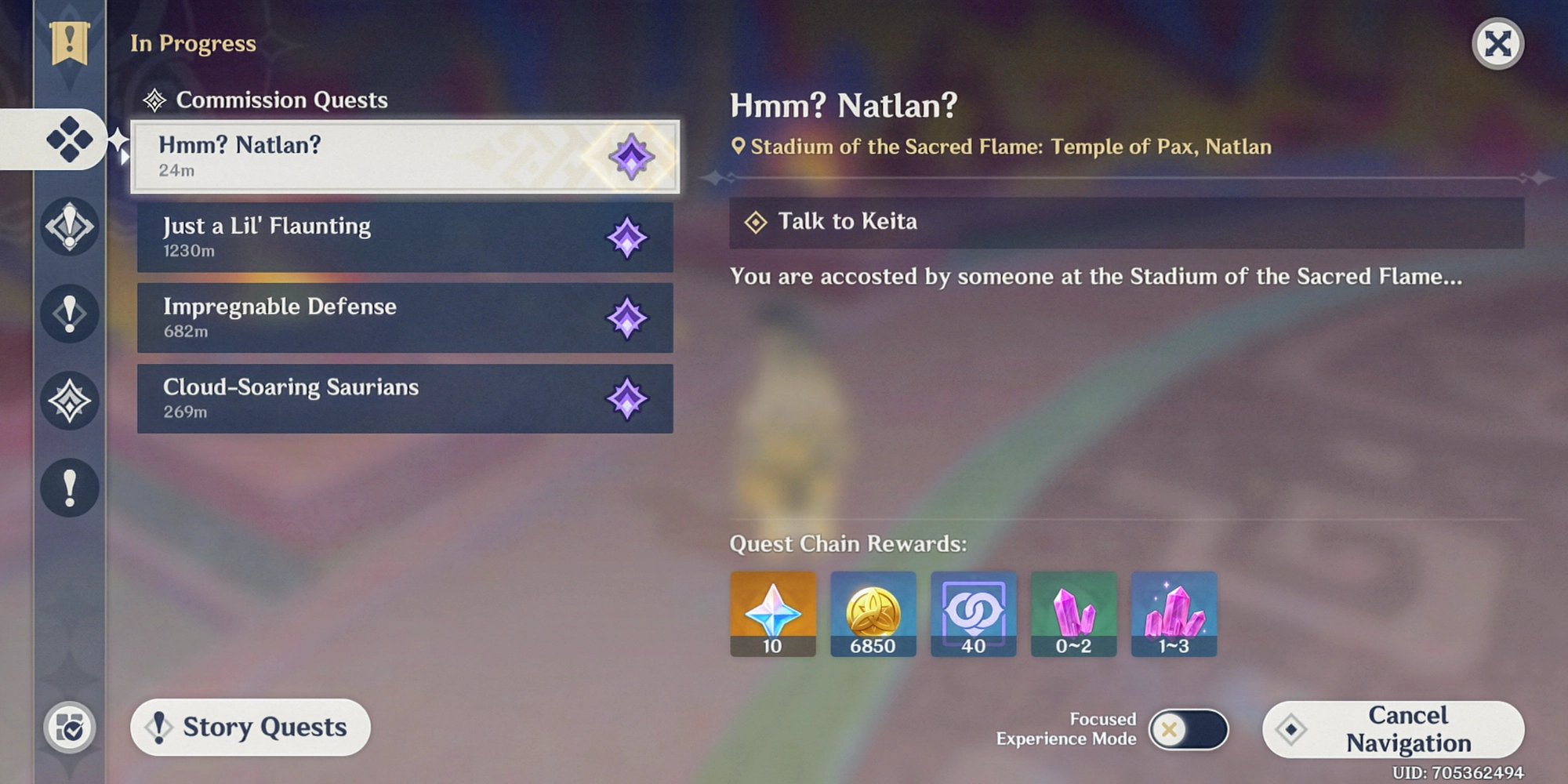This screenshot has width=1568, height=784.
Task: Select the Commission Quests sidebar icon
Action: pos(69,140)
